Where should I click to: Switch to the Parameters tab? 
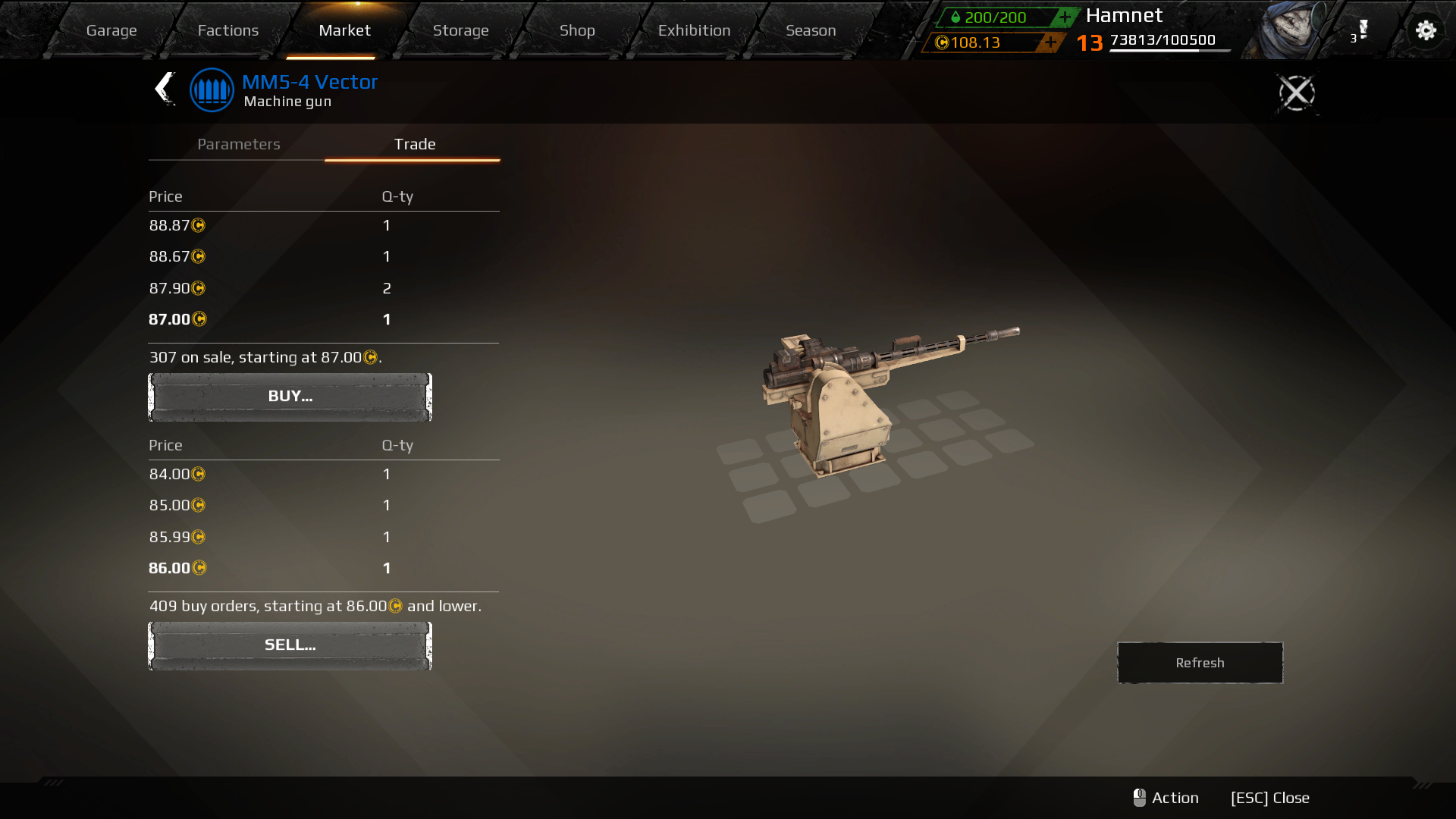[x=238, y=144]
